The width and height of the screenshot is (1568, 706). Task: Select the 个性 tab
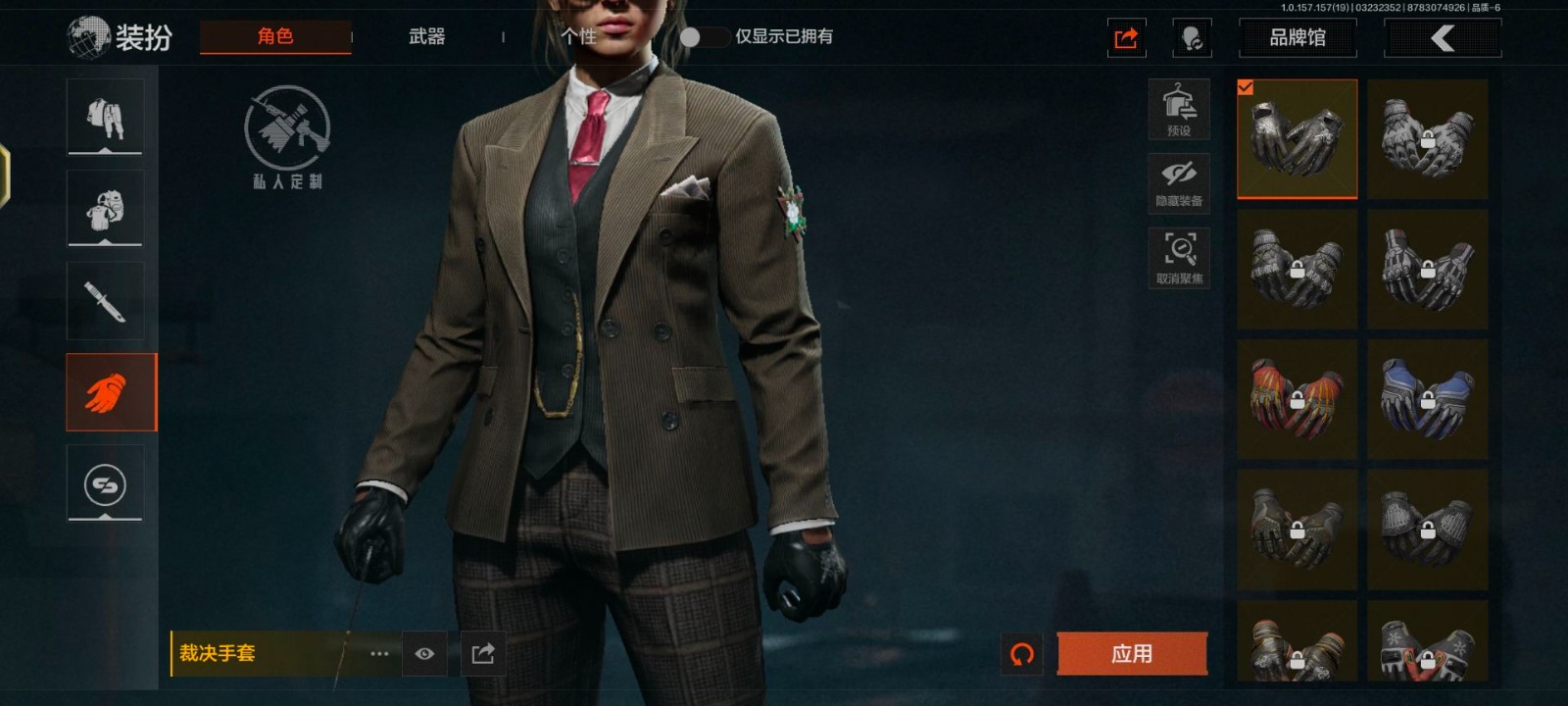578,37
